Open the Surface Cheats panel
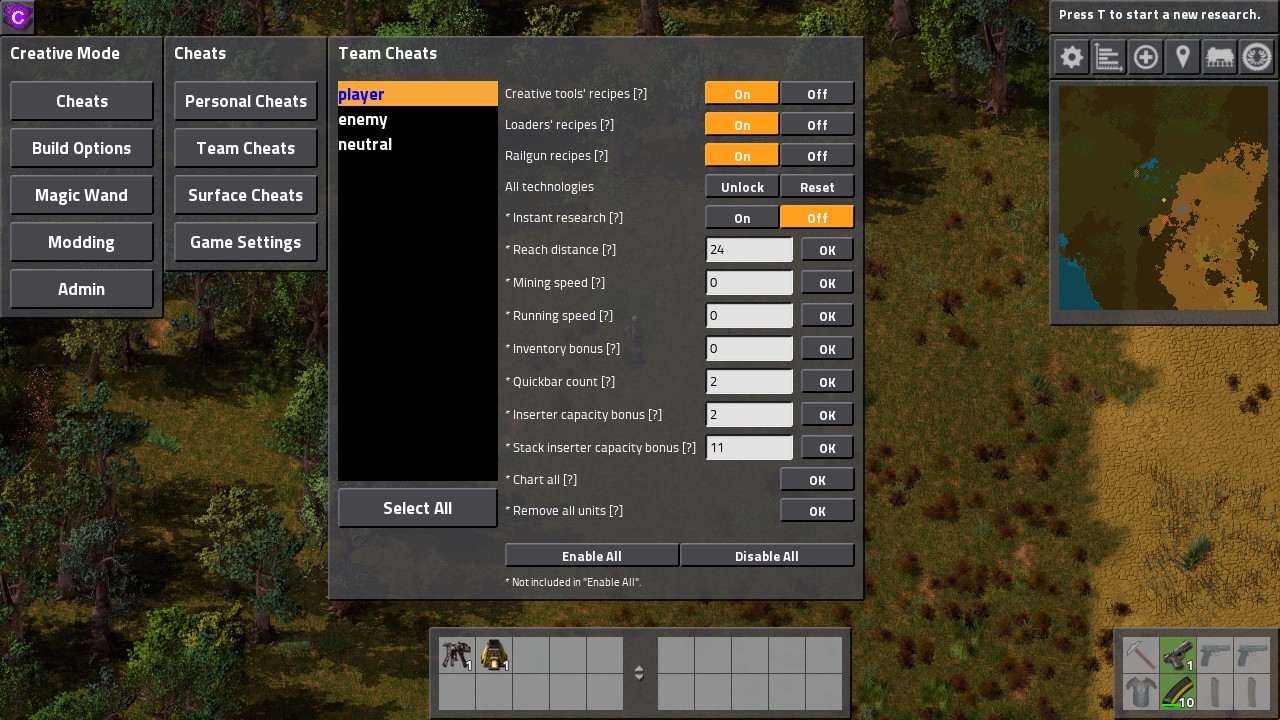Image resolution: width=1280 pixels, height=720 pixels. tap(245, 195)
